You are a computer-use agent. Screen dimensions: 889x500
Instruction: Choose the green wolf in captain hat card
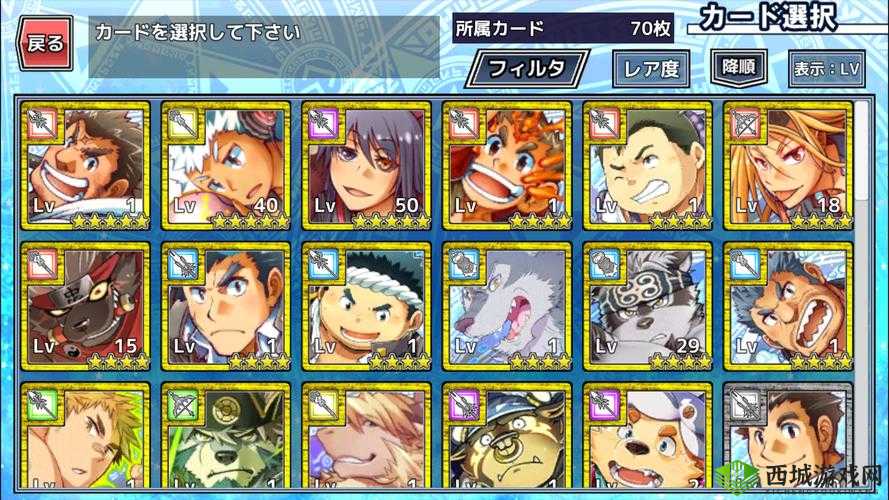pos(225,440)
